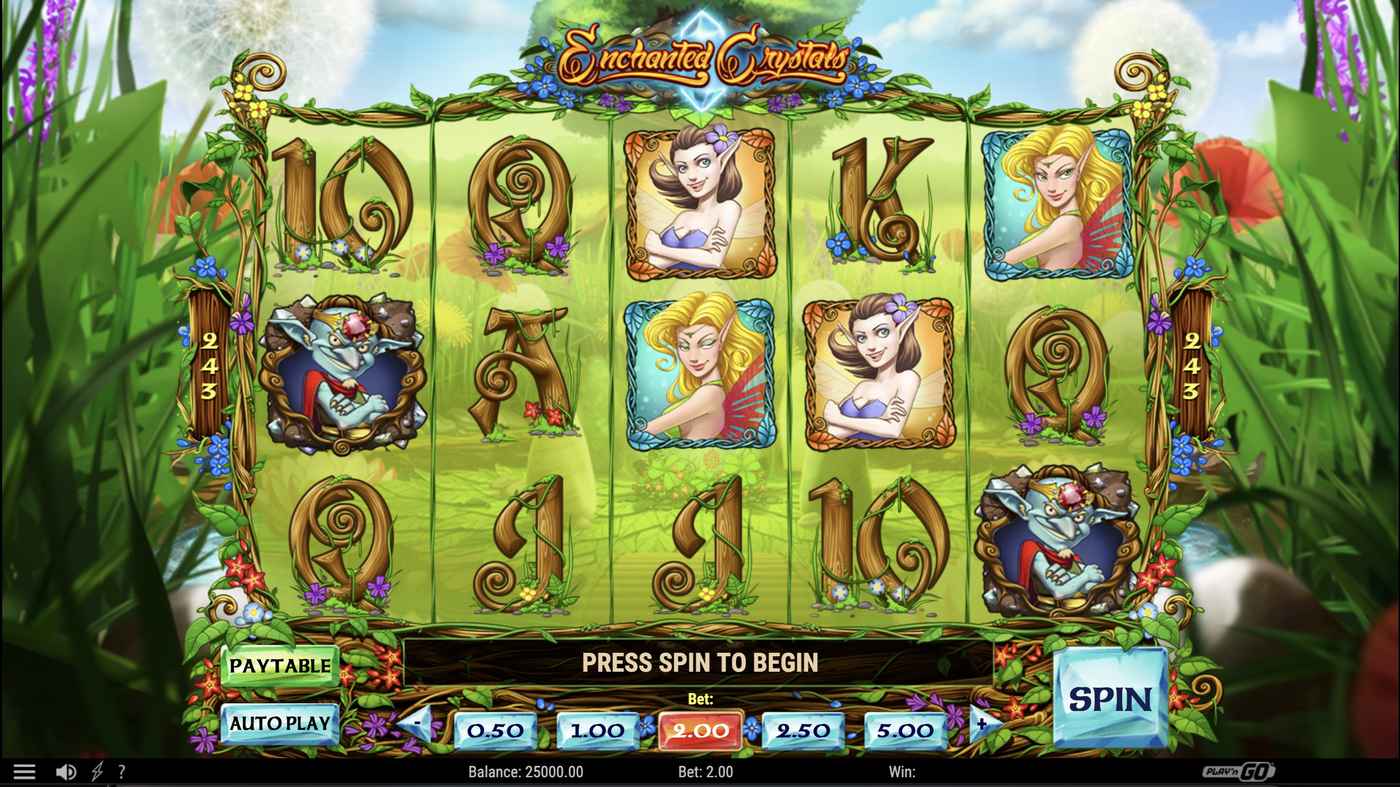Open the hamburger game menu
Screen dimensions: 1400x787
(24, 770)
